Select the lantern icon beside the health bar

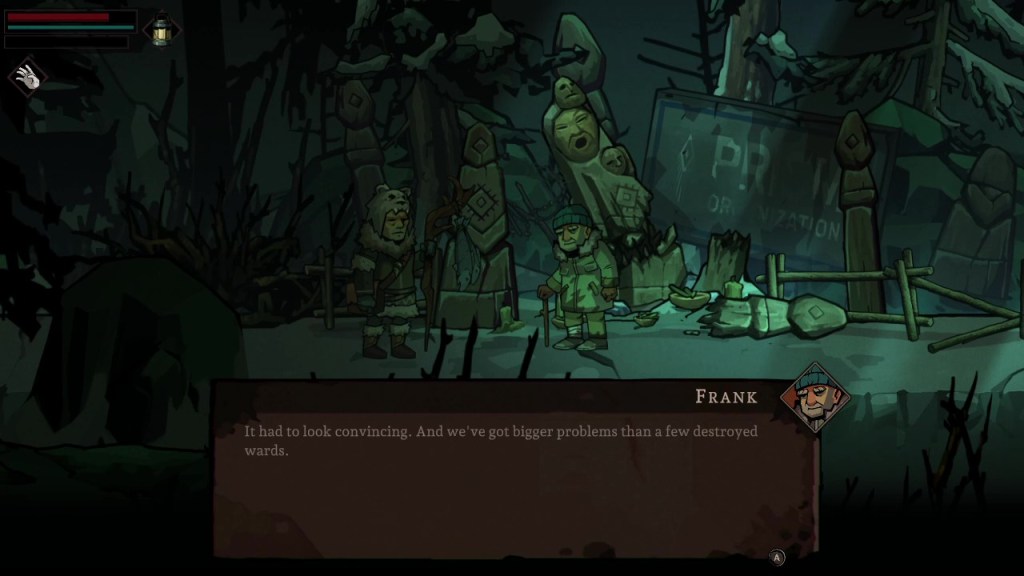pos(160,29)
